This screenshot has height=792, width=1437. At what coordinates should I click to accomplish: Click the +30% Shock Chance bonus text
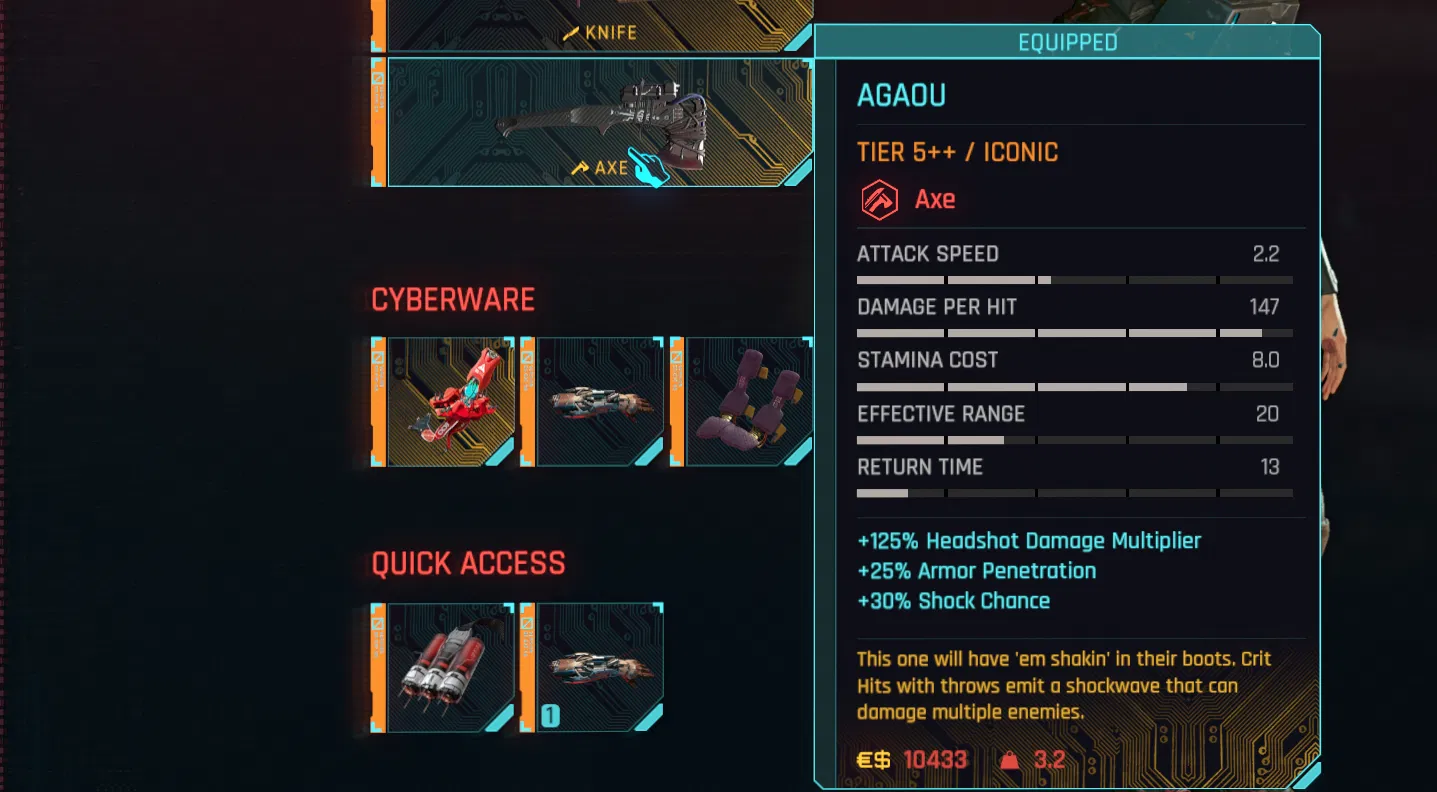click(x=952, y=600)
